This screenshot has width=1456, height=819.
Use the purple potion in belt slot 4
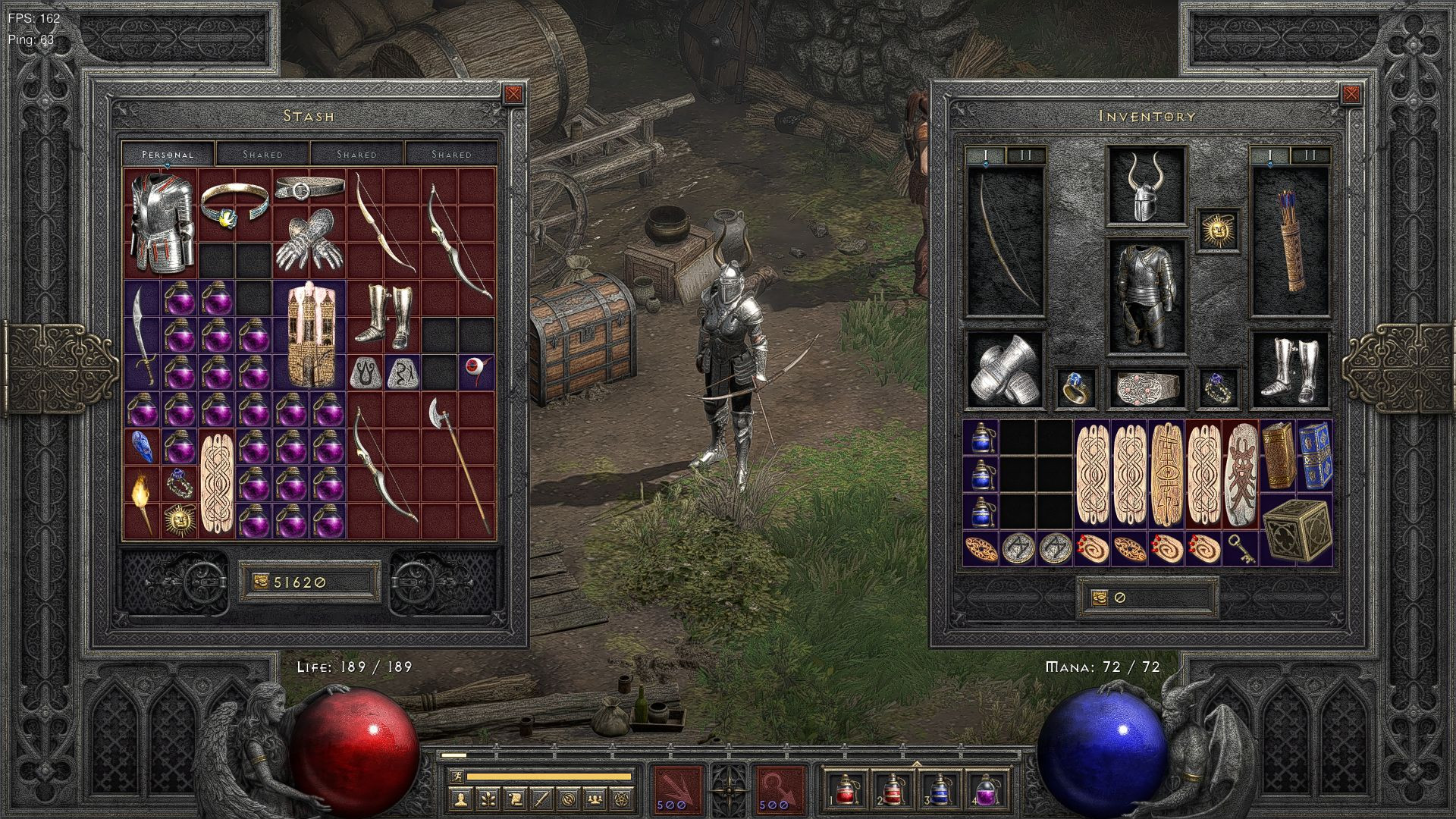(986, 790)
